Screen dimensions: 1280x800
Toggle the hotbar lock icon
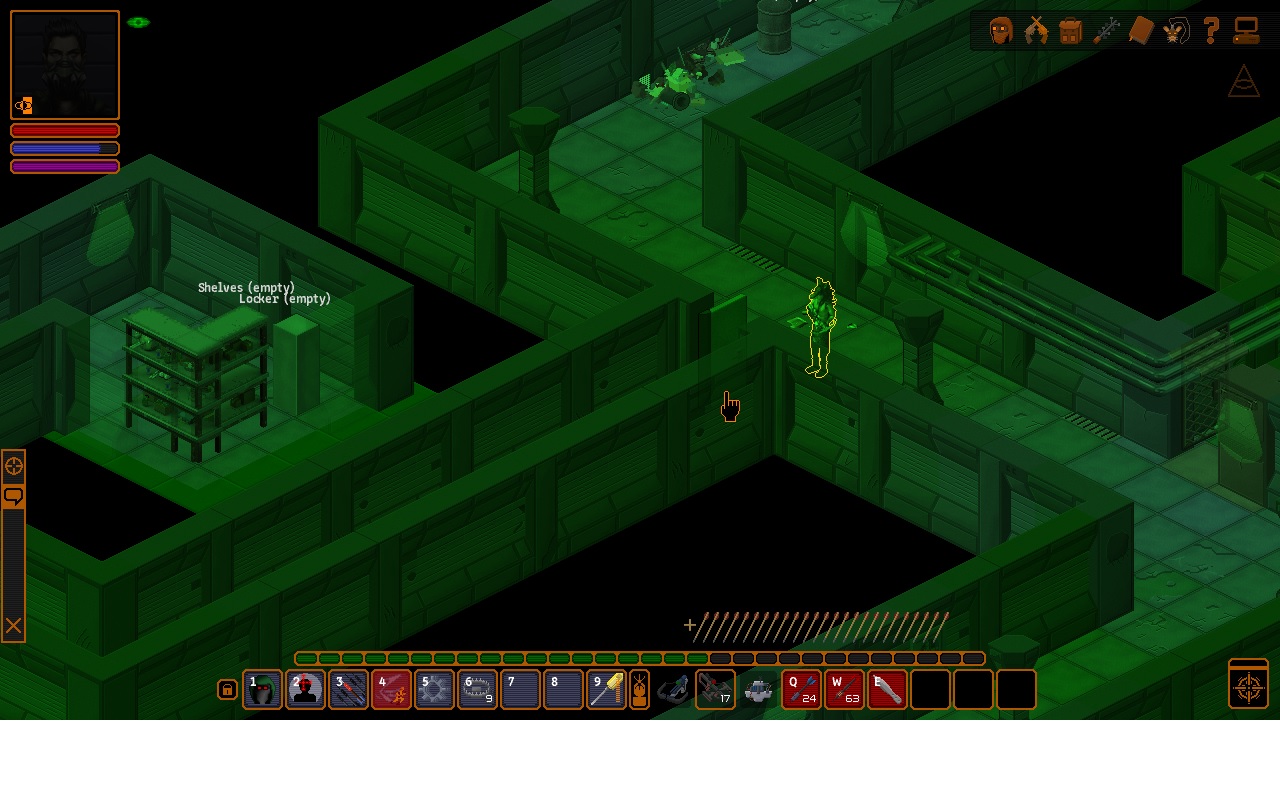point(227,690)
